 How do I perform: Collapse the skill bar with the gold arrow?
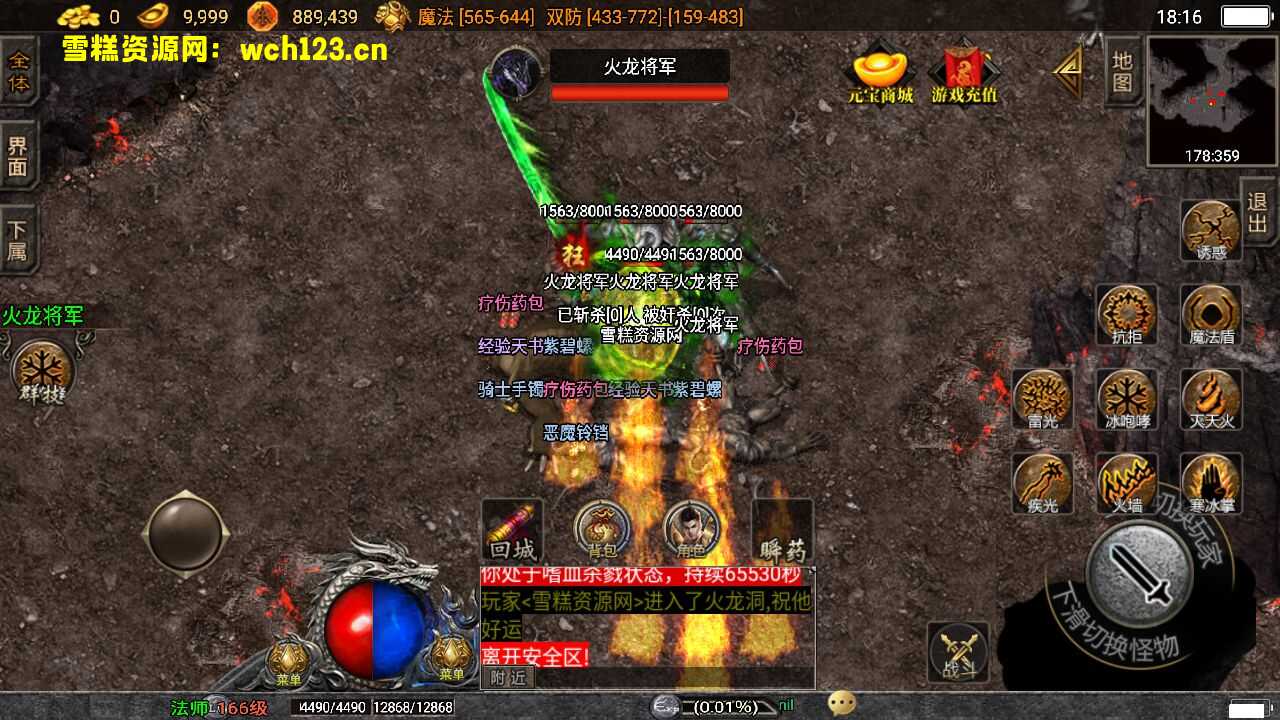pyautogui.click(x=1067, y=70)
